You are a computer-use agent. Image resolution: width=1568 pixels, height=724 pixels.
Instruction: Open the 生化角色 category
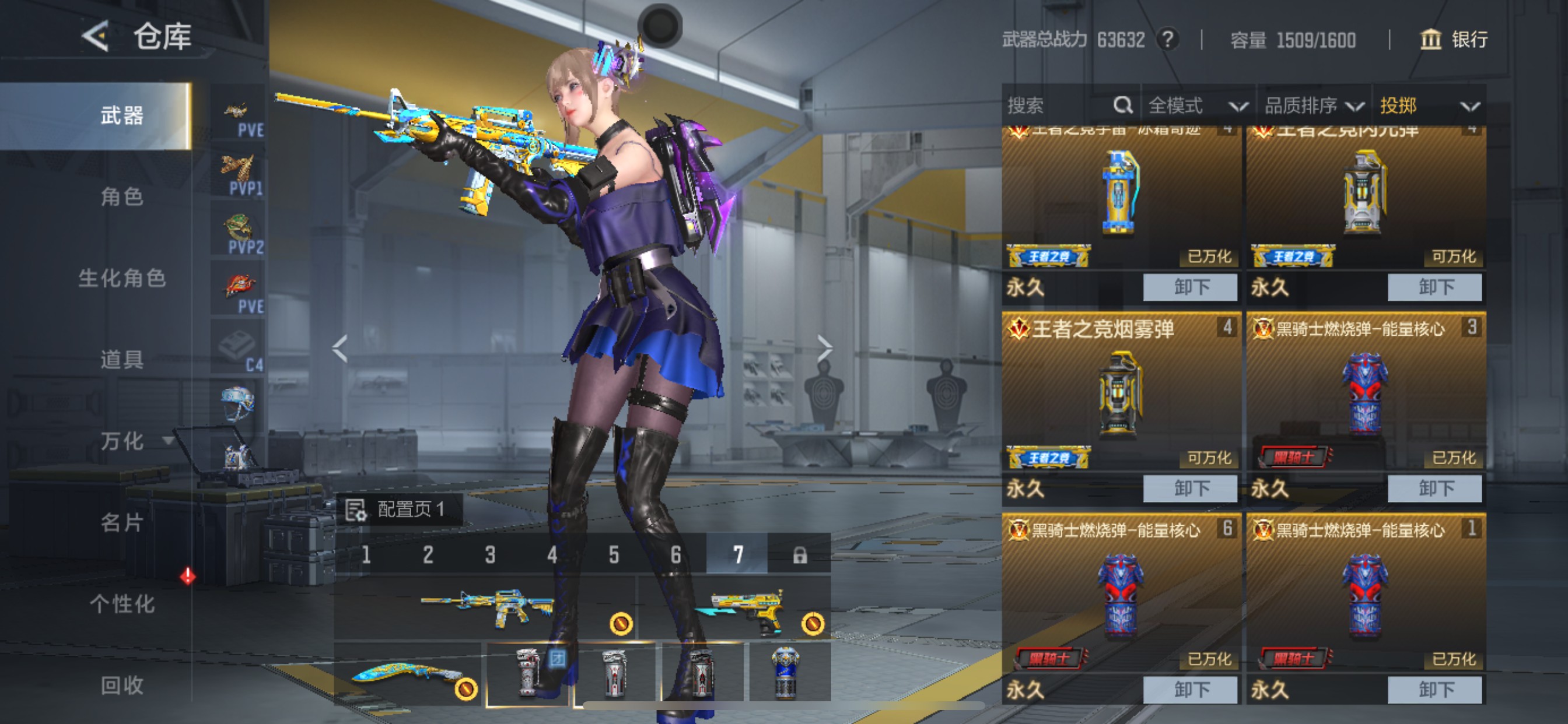point(122,278)
